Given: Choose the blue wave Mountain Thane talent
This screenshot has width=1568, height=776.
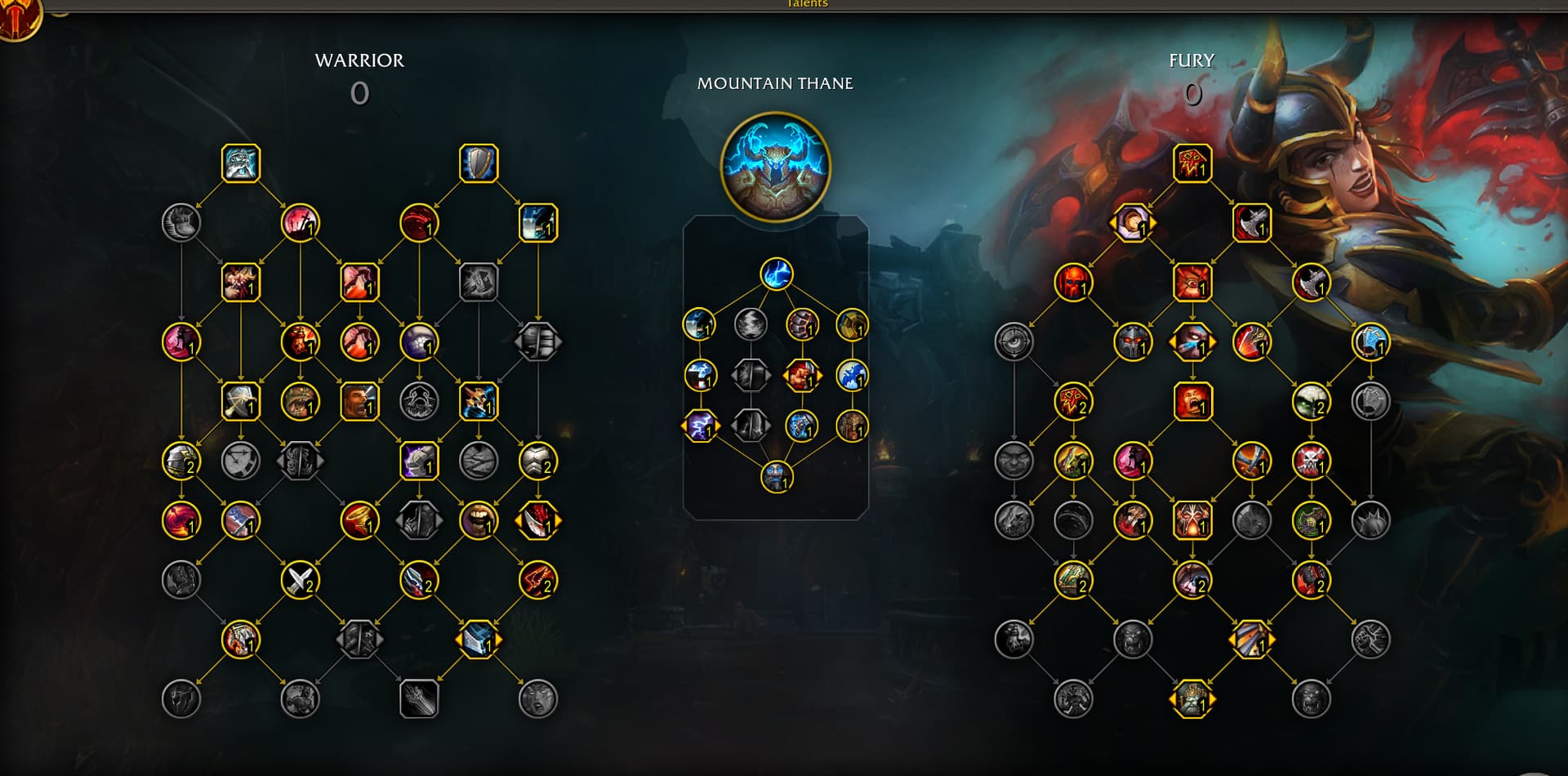Looking at the screenshot, I should click(852, 376).
